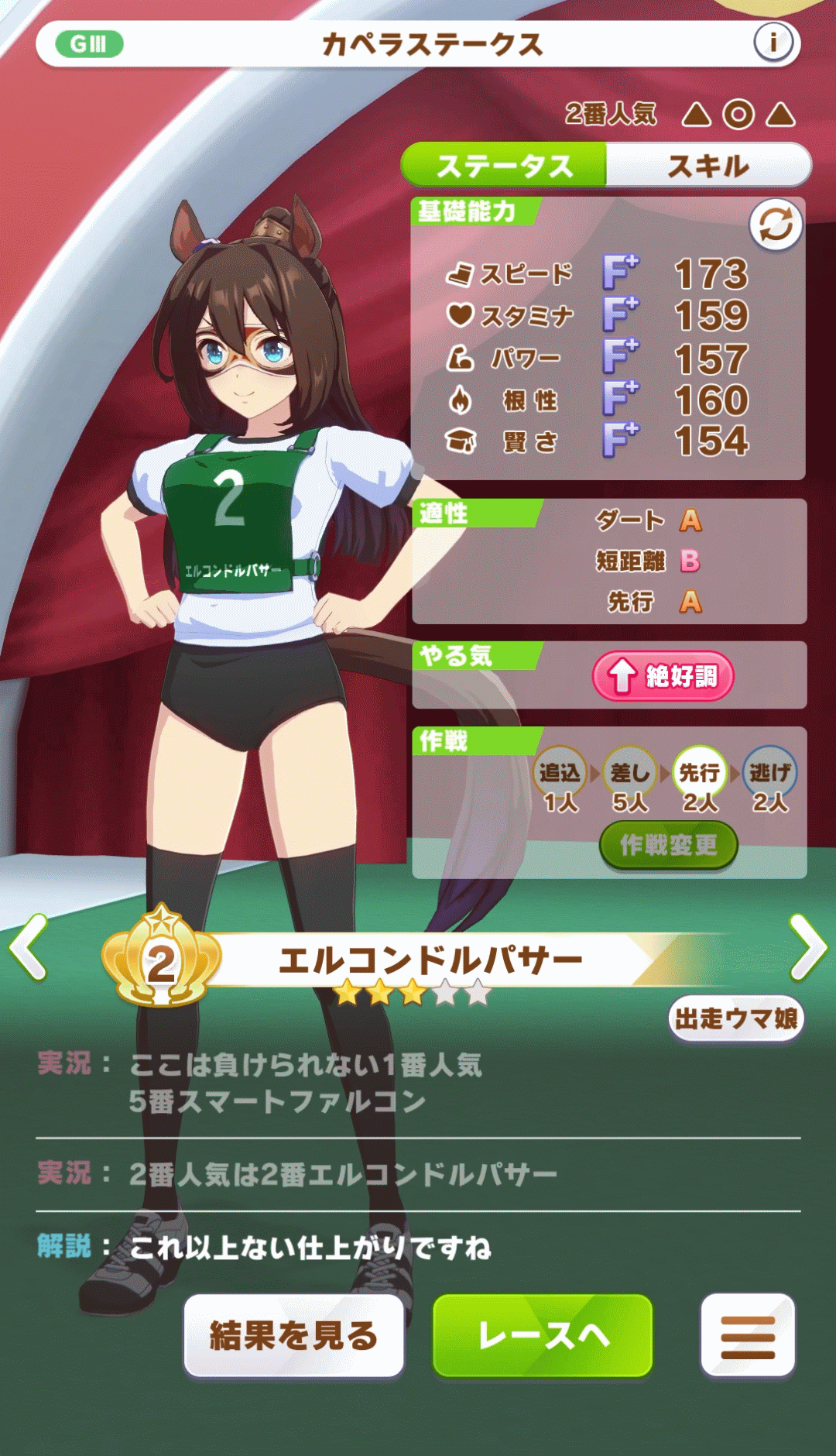Open the hamburger menu button
Screen dimensions: 836x1456
747,1336
